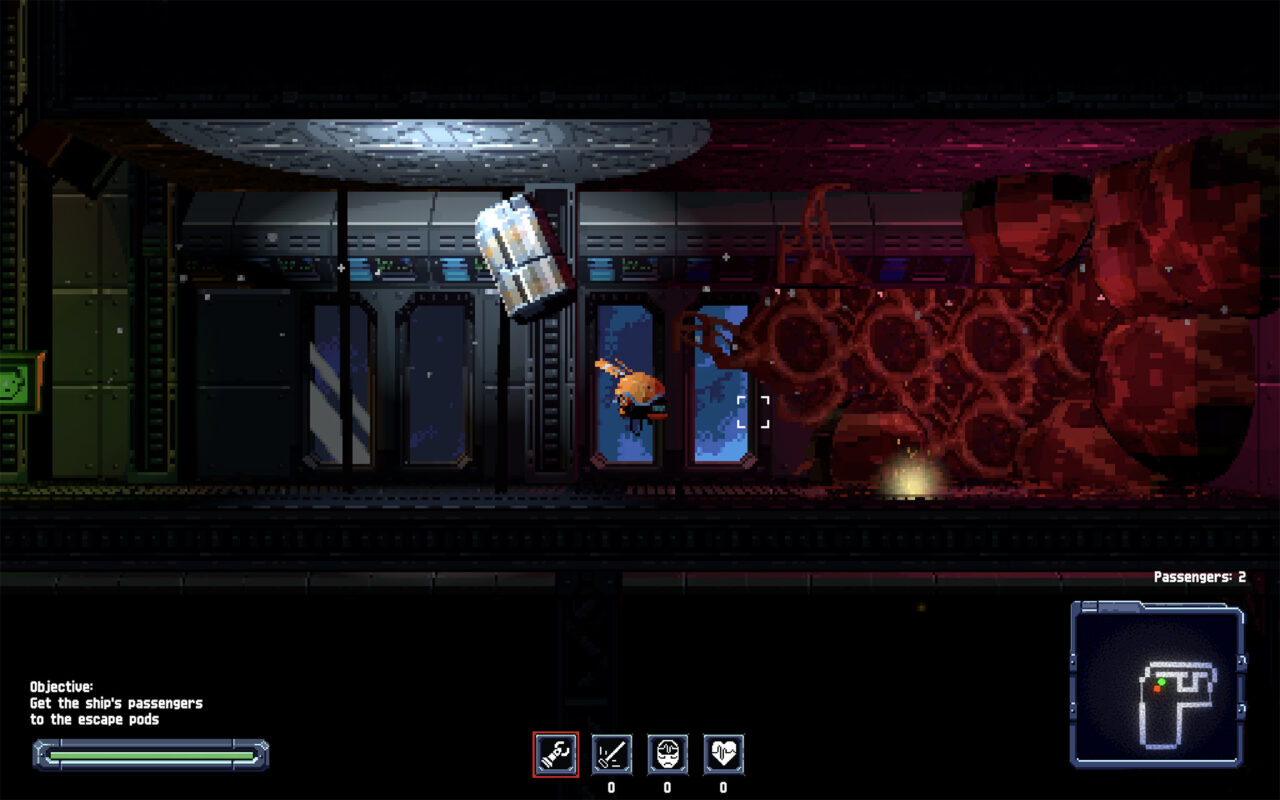Activate the heart health kit slot

pos(723,754)
